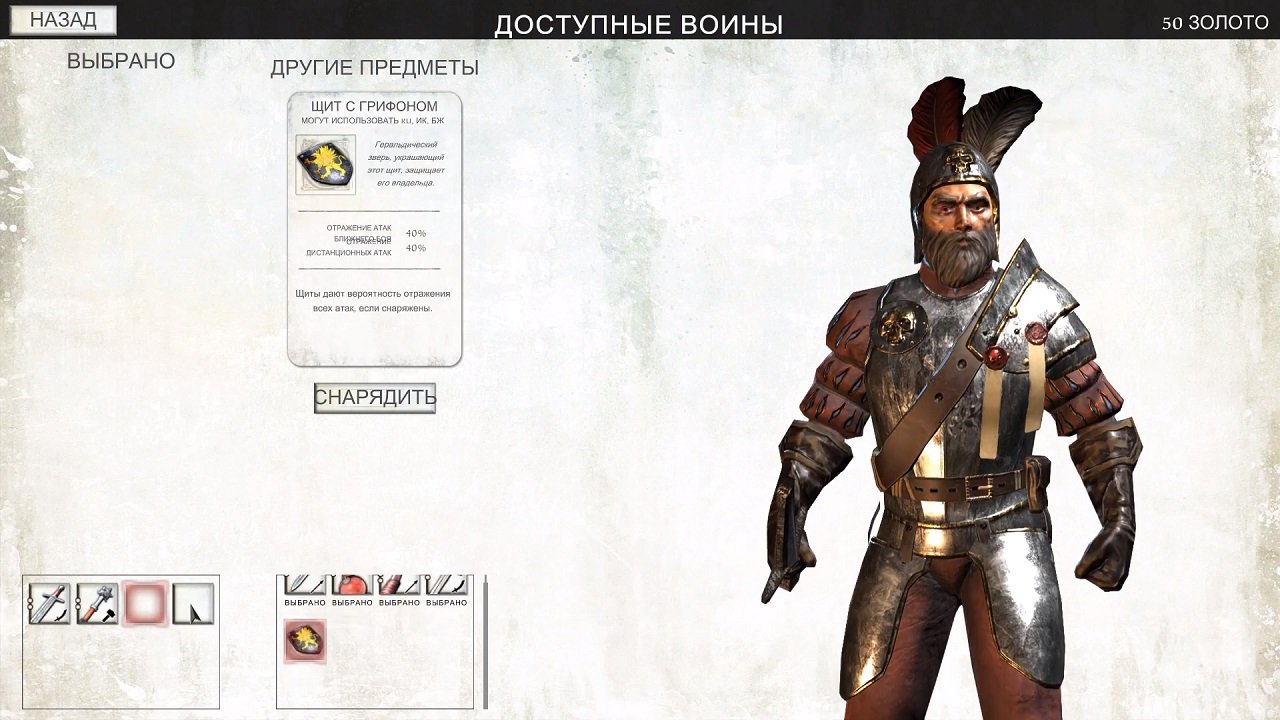Select the mace weapon icon
This screenshot has height=720, width=1280.
pos(96,602)
